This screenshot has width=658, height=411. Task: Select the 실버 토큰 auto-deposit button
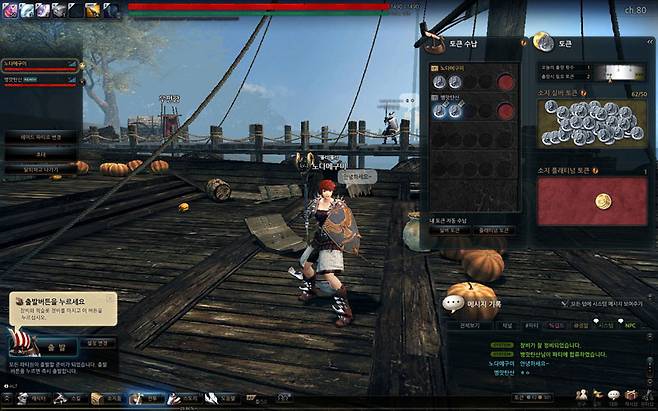click(x=448, y=230)
